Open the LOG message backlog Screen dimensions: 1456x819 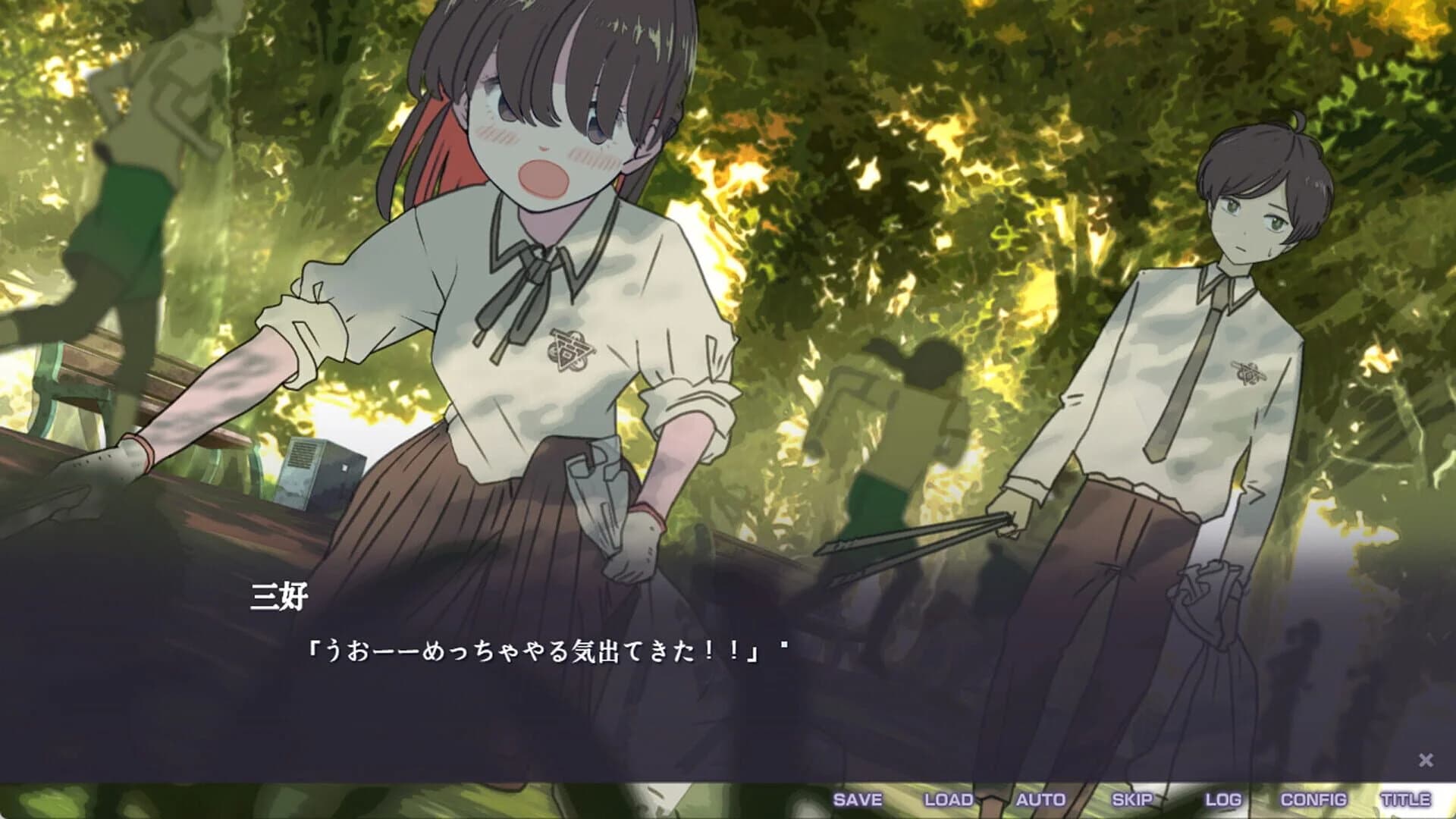point(1222,799)
